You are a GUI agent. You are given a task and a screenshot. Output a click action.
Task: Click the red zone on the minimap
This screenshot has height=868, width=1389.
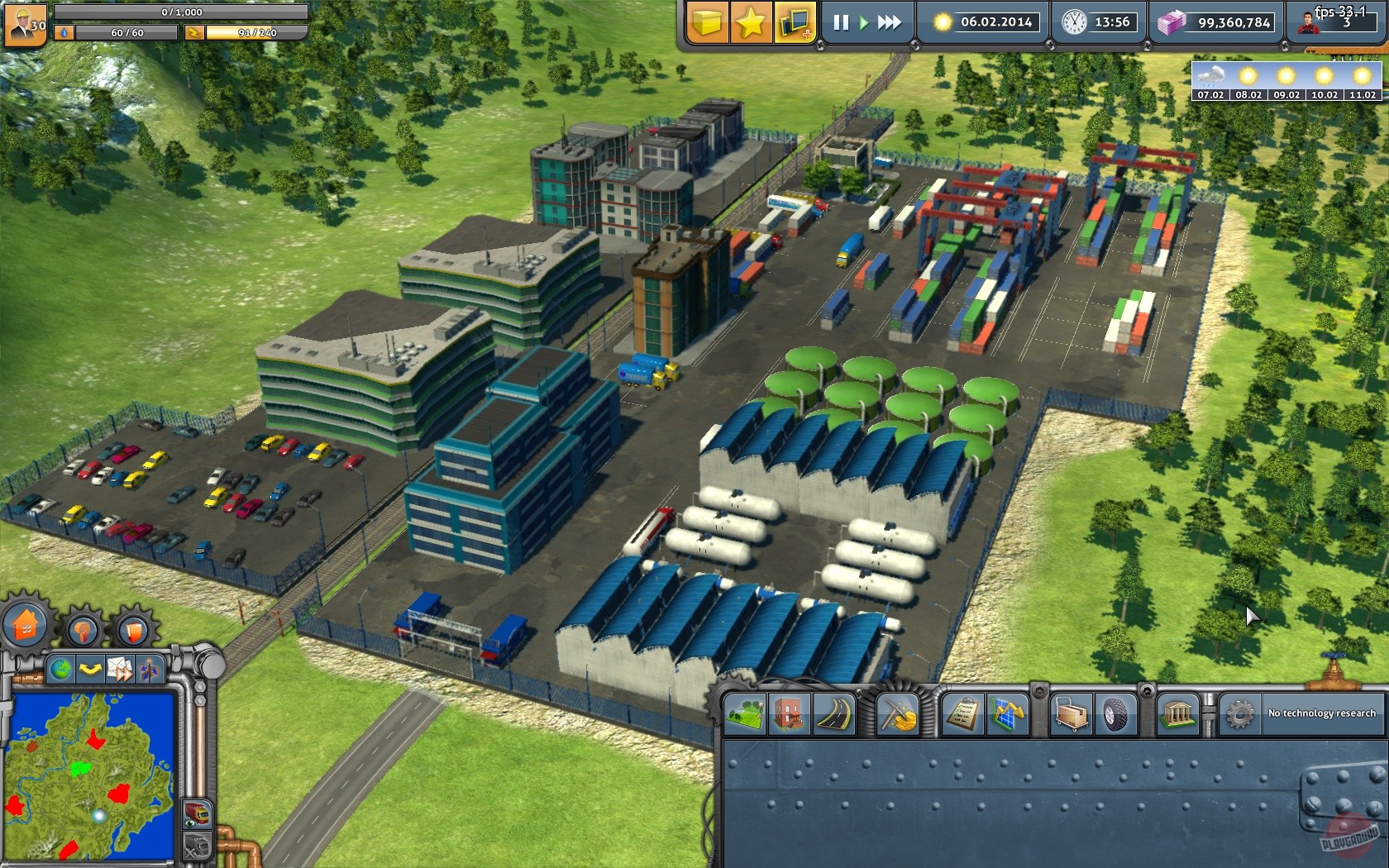(x=118, y=793)
